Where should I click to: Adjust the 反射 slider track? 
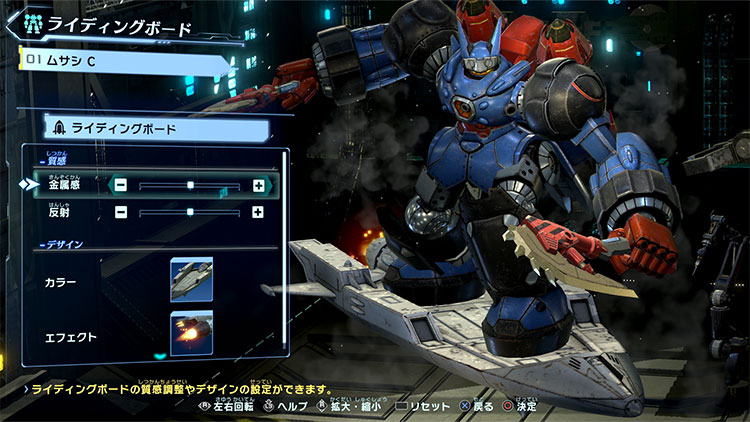tap(189, 212)
